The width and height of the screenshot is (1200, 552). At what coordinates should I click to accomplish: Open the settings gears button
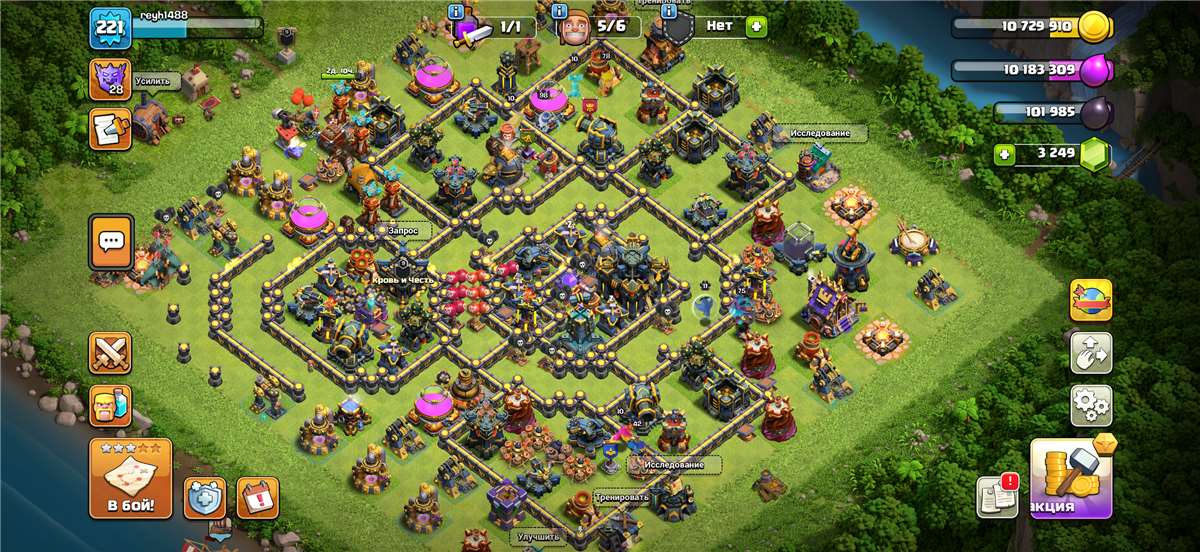1091,405
